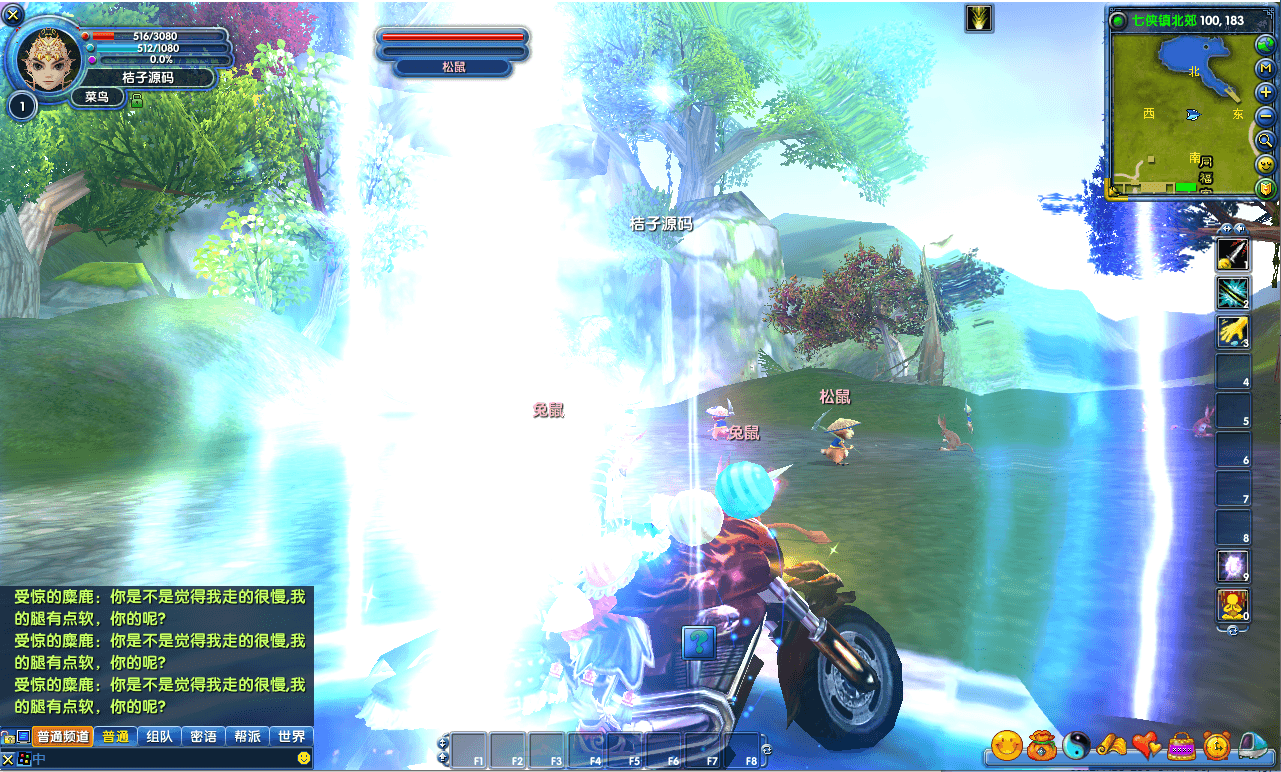Screen dimensions: 1281x772
Task: Switch to the 世界 world chat tab
Action: pyautogui.click(x=292, y=737)
